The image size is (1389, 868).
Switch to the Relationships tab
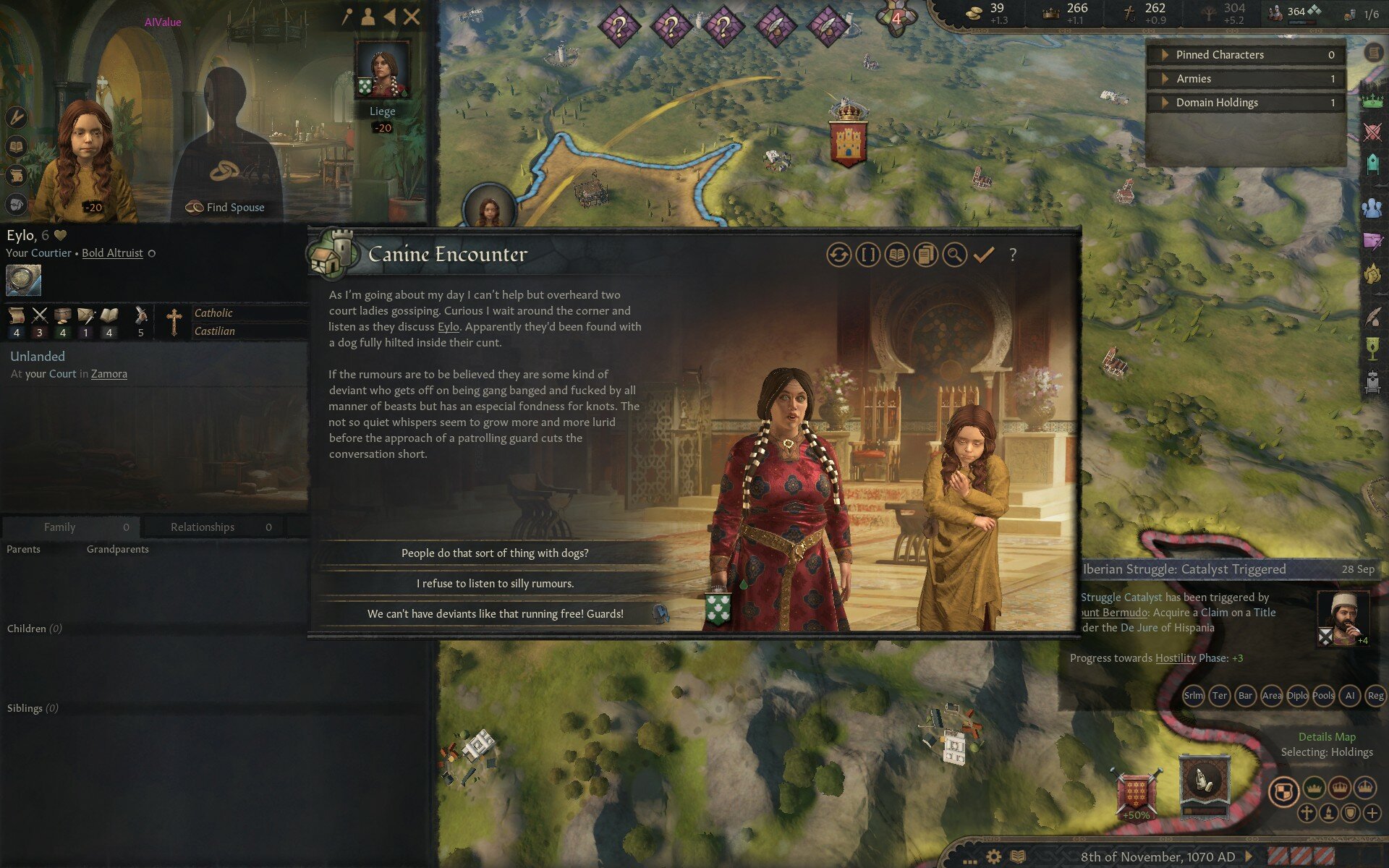(x=203, y=527)
